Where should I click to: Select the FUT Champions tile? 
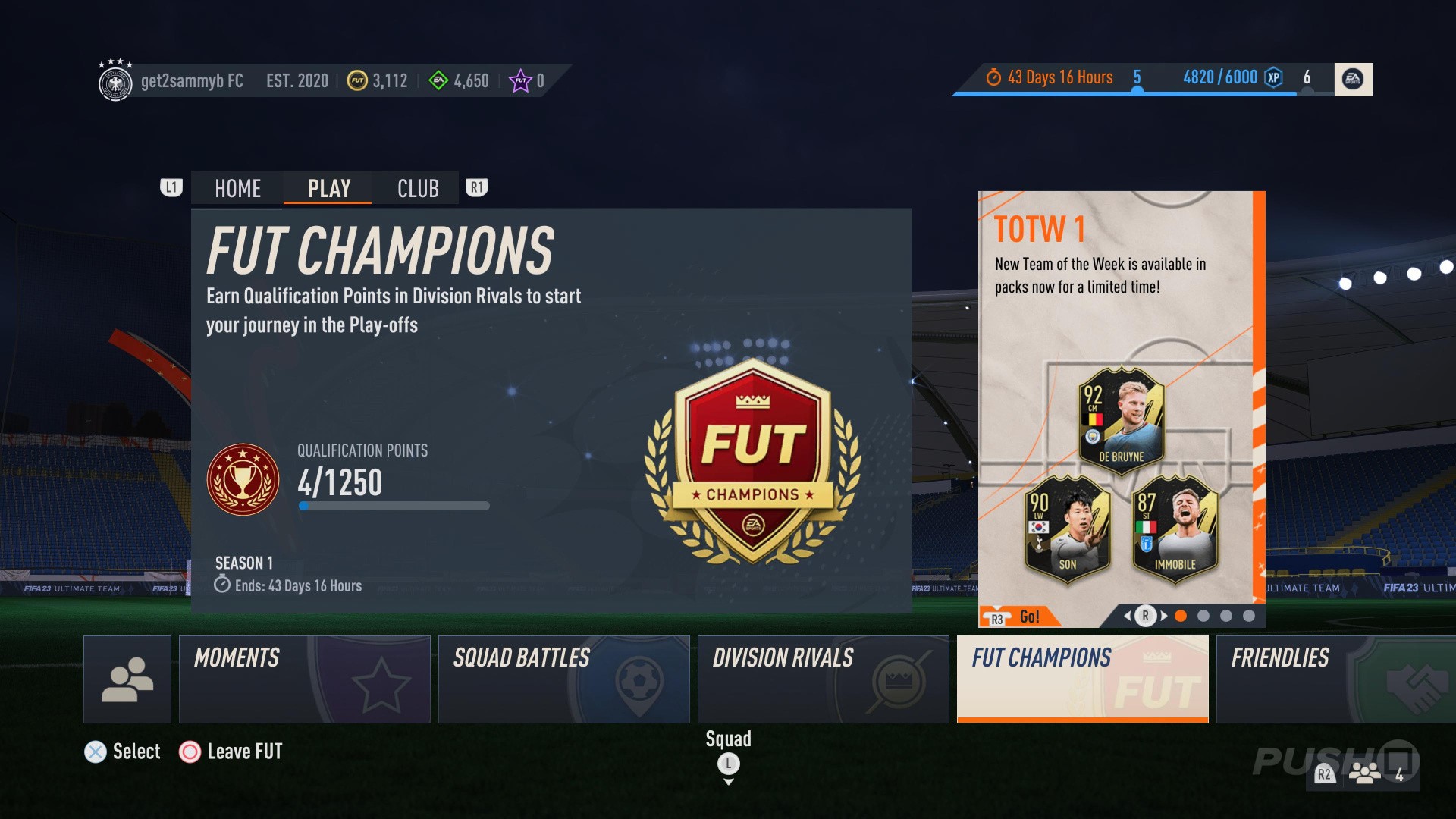1082,679
